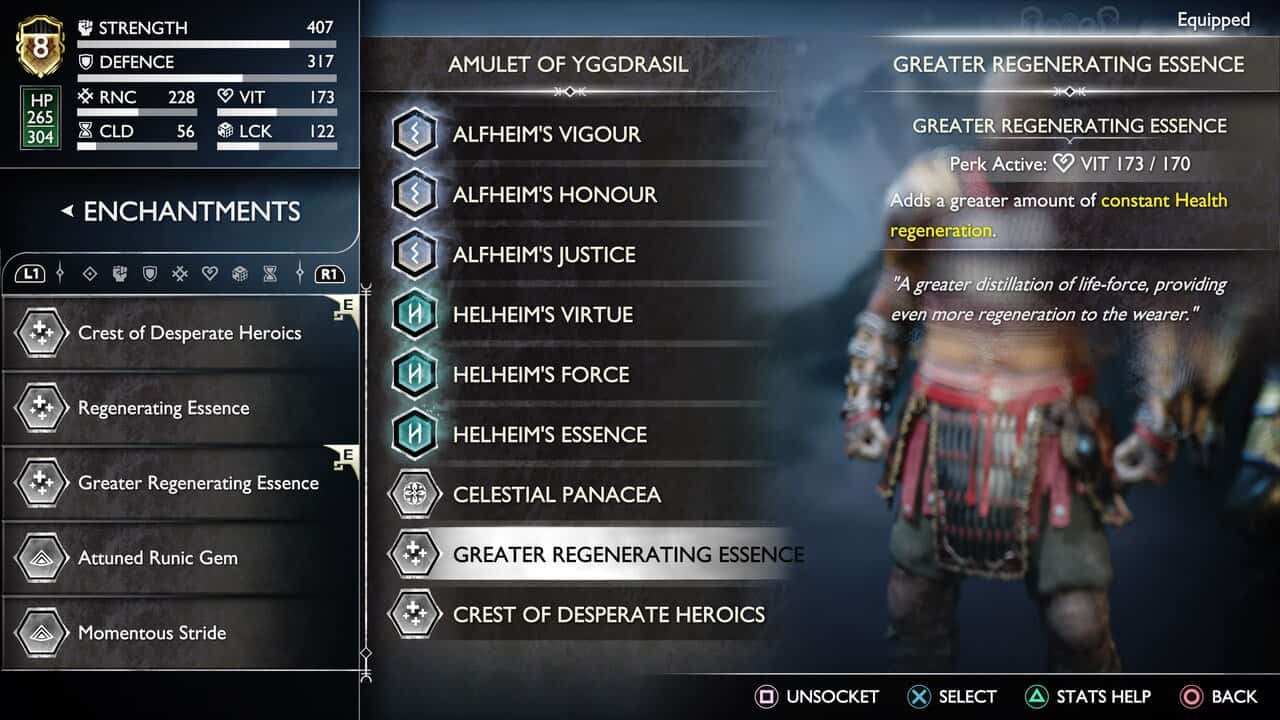Select Crest of Desperate Heroics in enchantments list
The height and width of the screenshot is (720, 1280).
189,333
